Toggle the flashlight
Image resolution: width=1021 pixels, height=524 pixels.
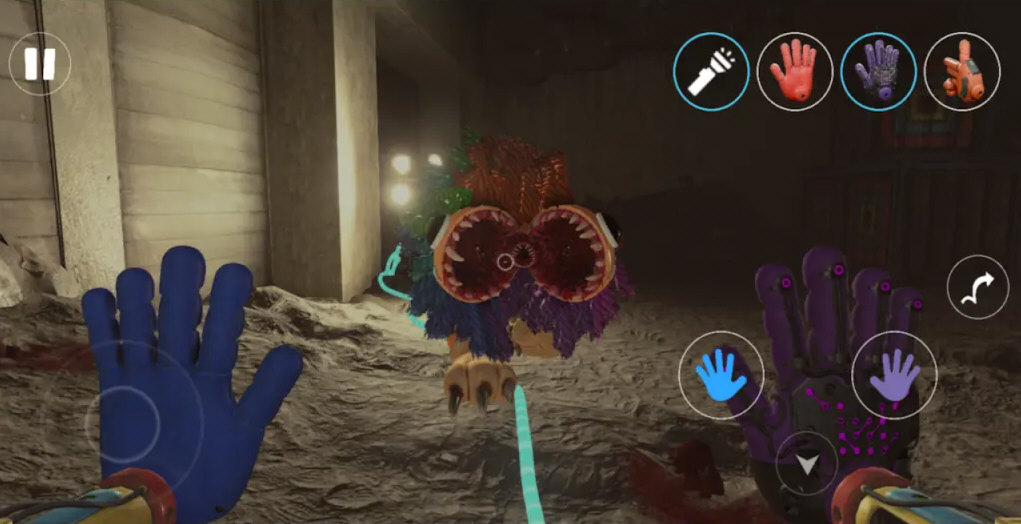click(711, 71)
